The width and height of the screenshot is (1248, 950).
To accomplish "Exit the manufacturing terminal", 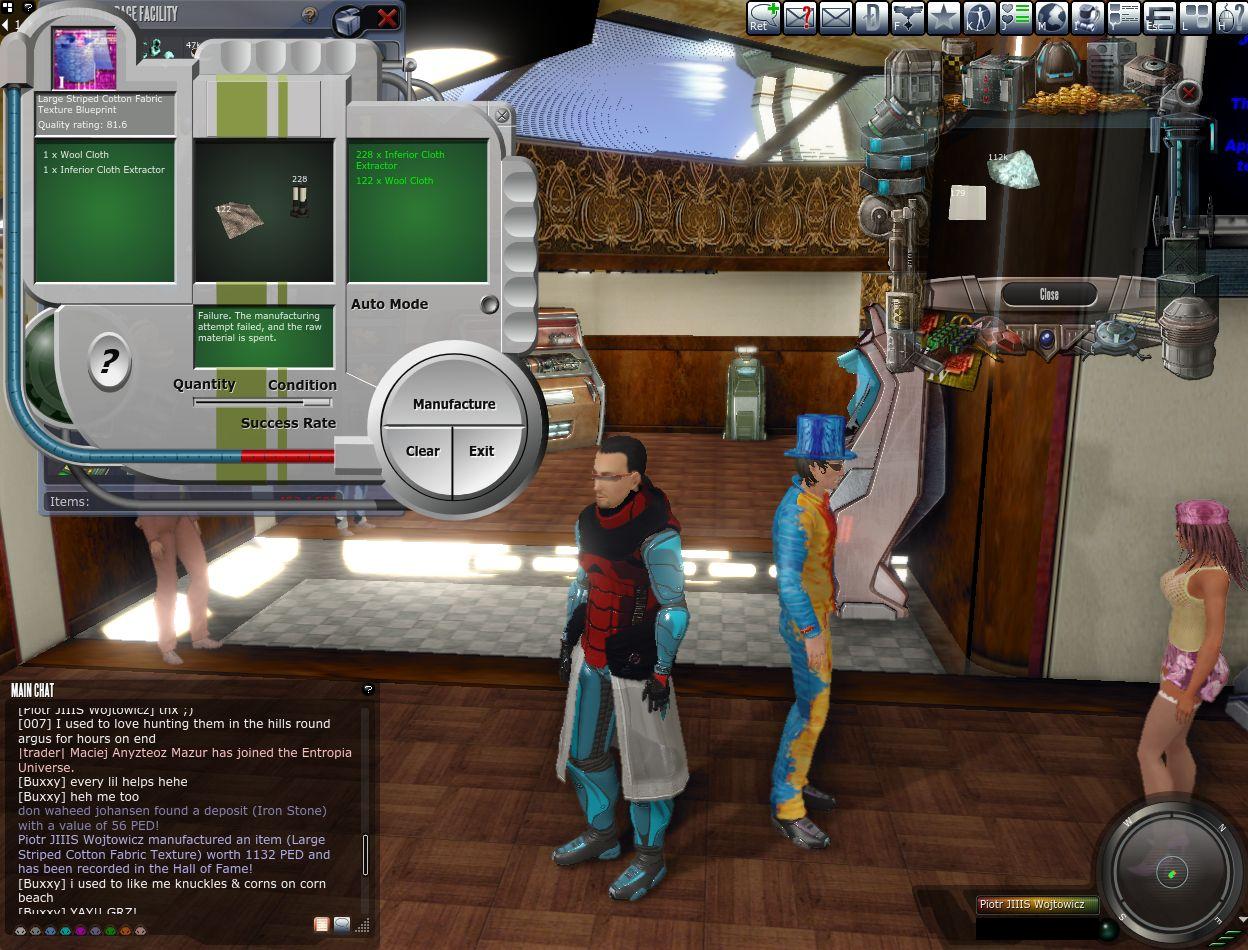I will [482, 451].
